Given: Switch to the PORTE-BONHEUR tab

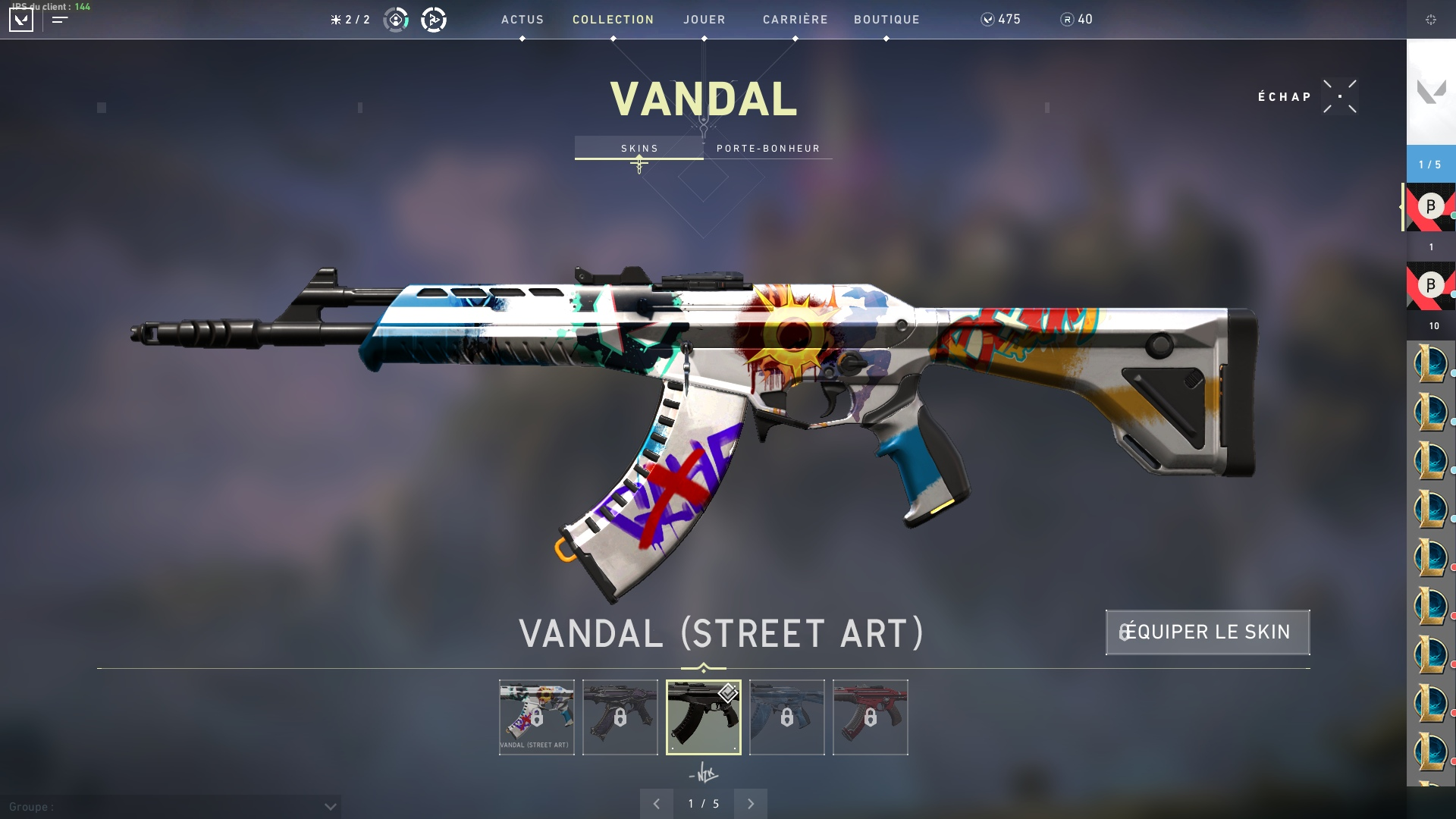Looking at the screenshot, I should click(x=768, y=148).
